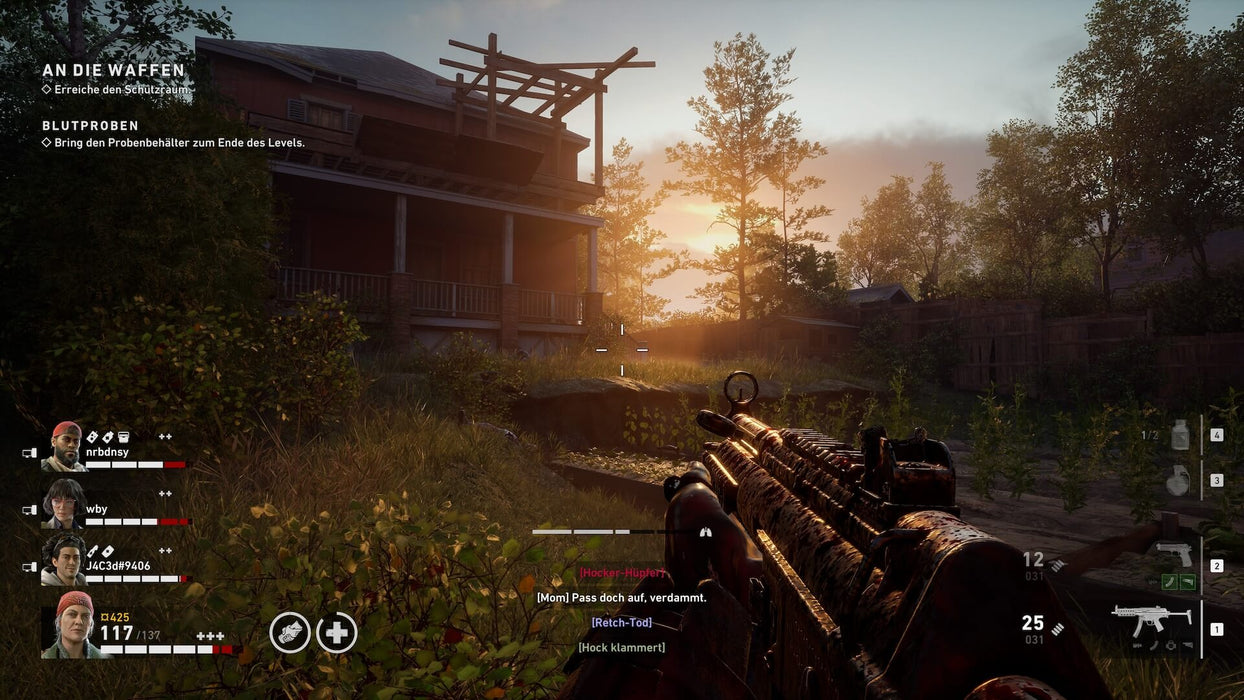
Task: Open the "An die Waffen" objective
Action: tap(114, 70)
